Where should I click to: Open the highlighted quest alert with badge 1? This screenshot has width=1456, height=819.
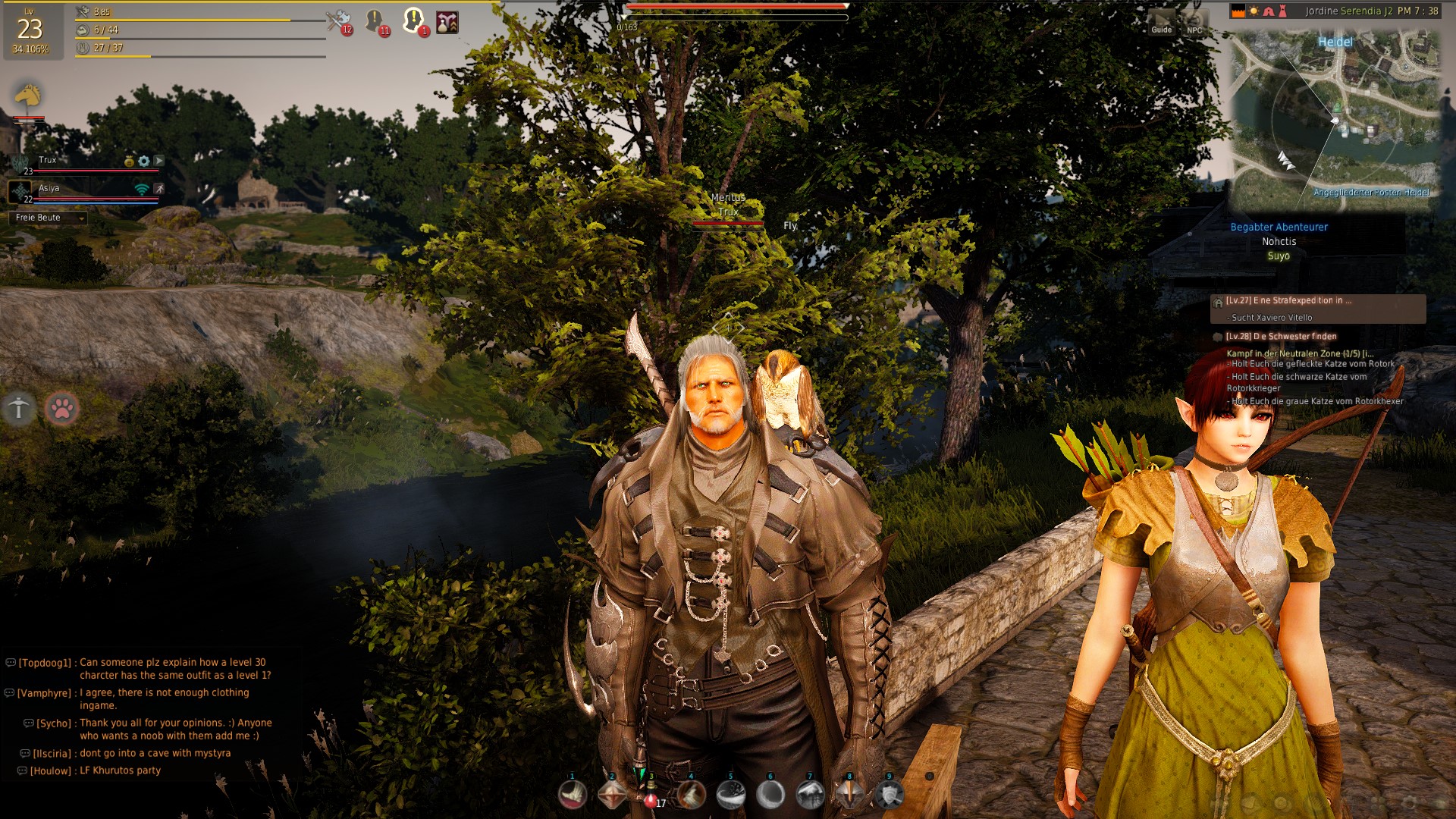pos(413,20)
